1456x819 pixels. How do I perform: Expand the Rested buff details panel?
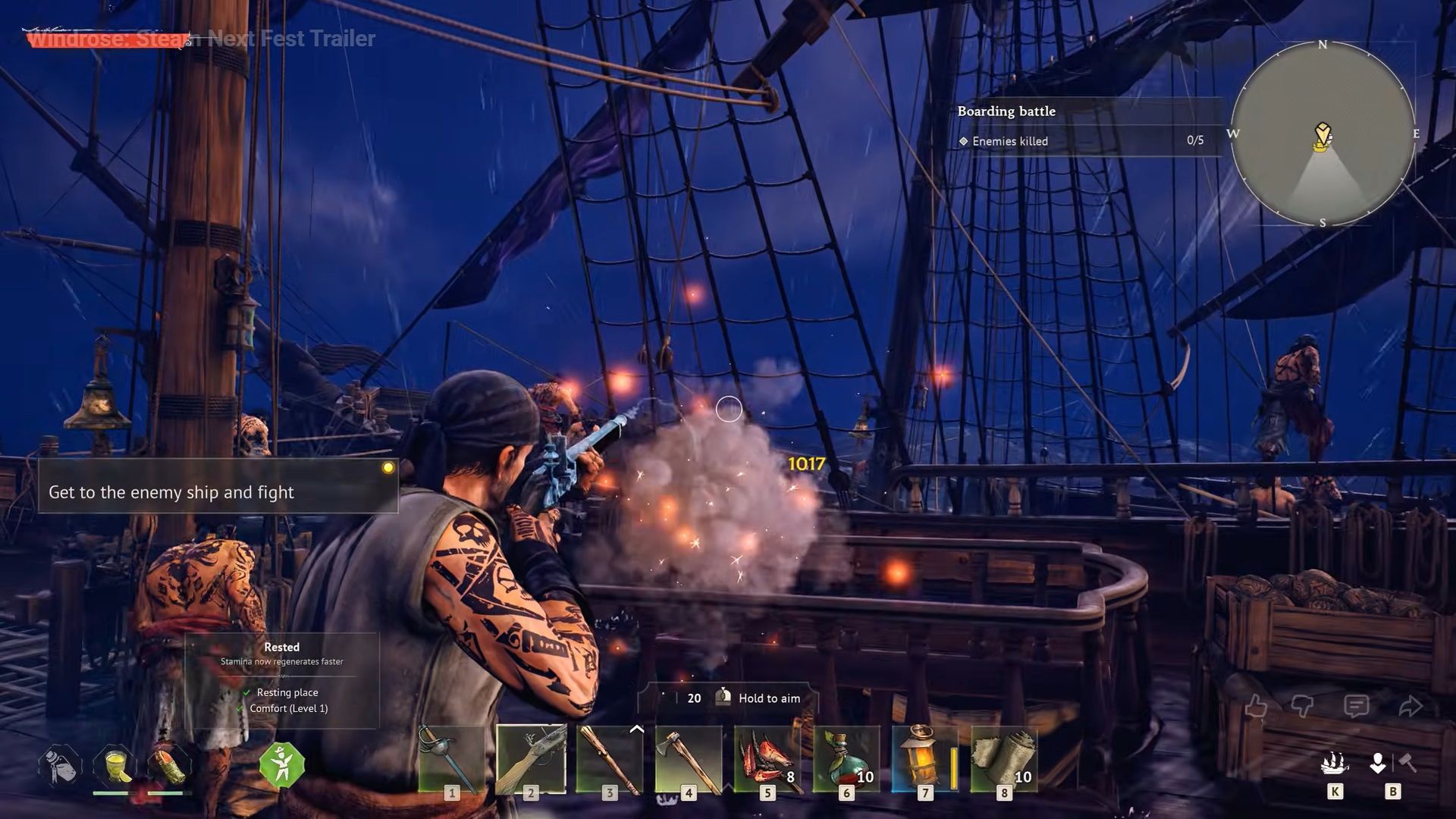click(x=281, y=647)
